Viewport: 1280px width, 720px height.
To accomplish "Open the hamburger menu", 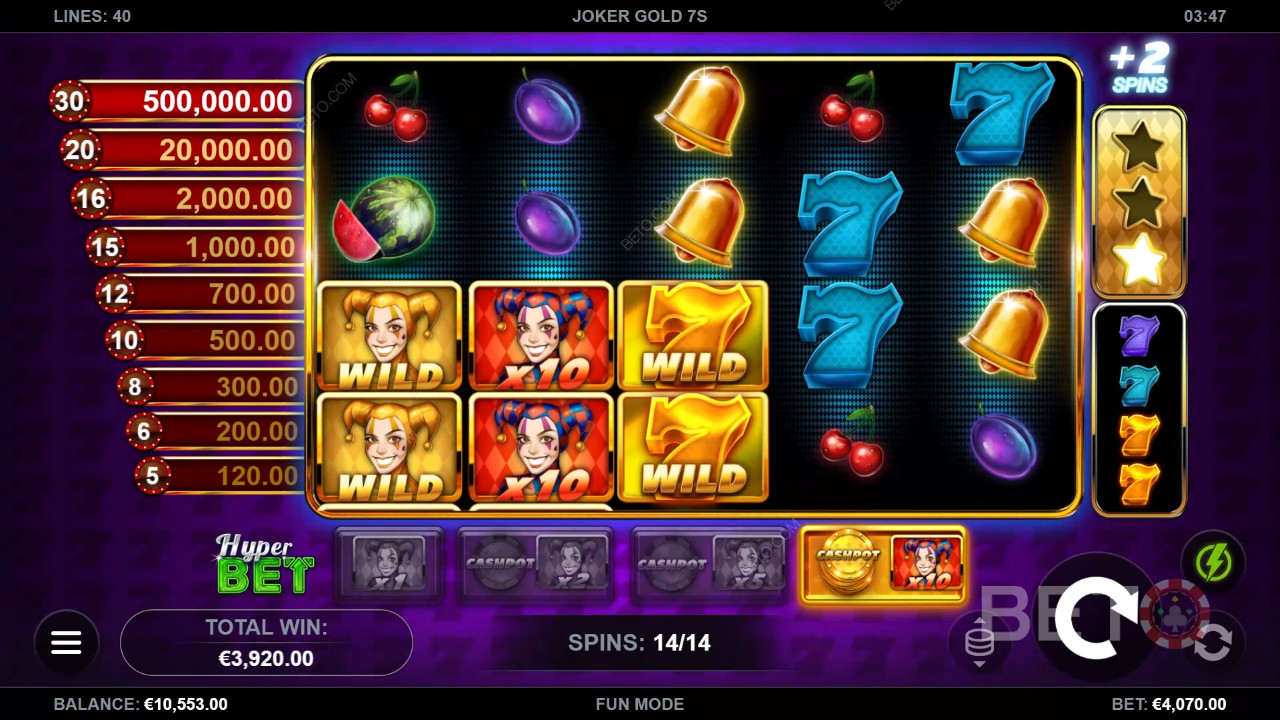I will coord(66,643).
